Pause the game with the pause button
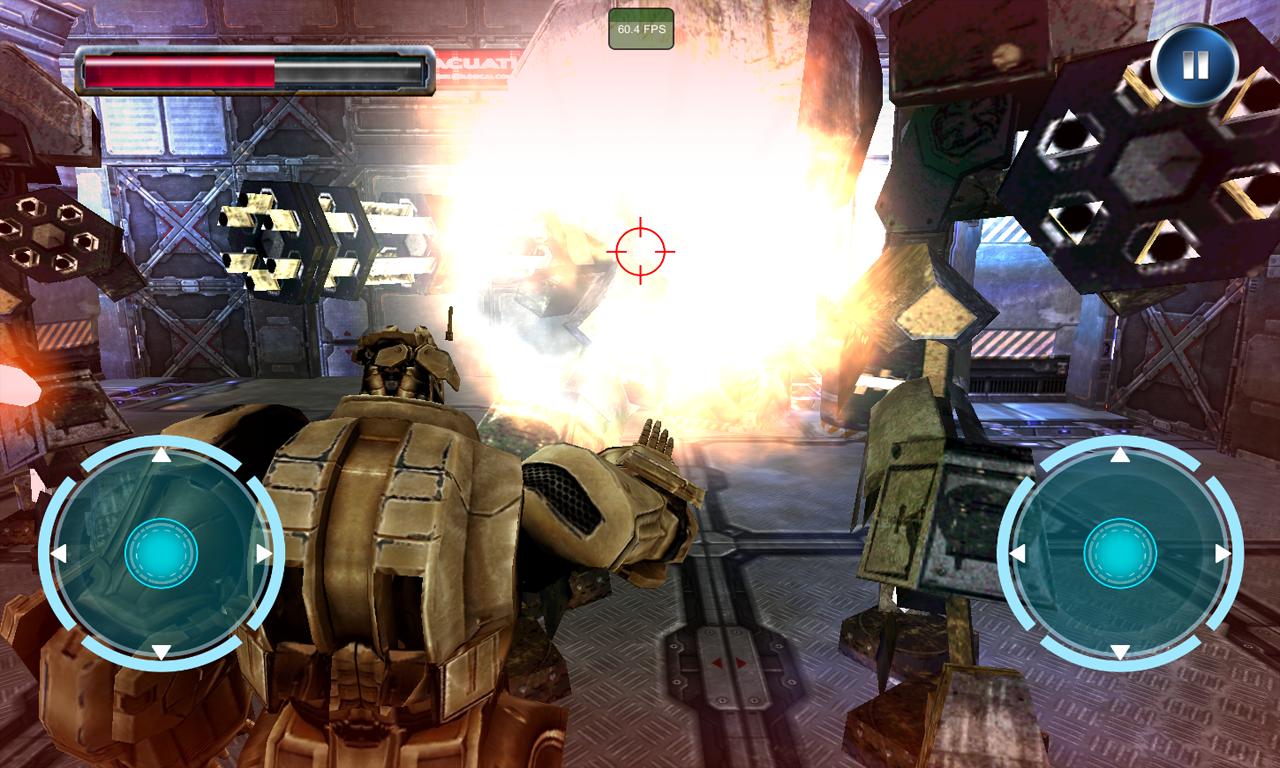1280x768 pixels. [x=1194, y=65]
